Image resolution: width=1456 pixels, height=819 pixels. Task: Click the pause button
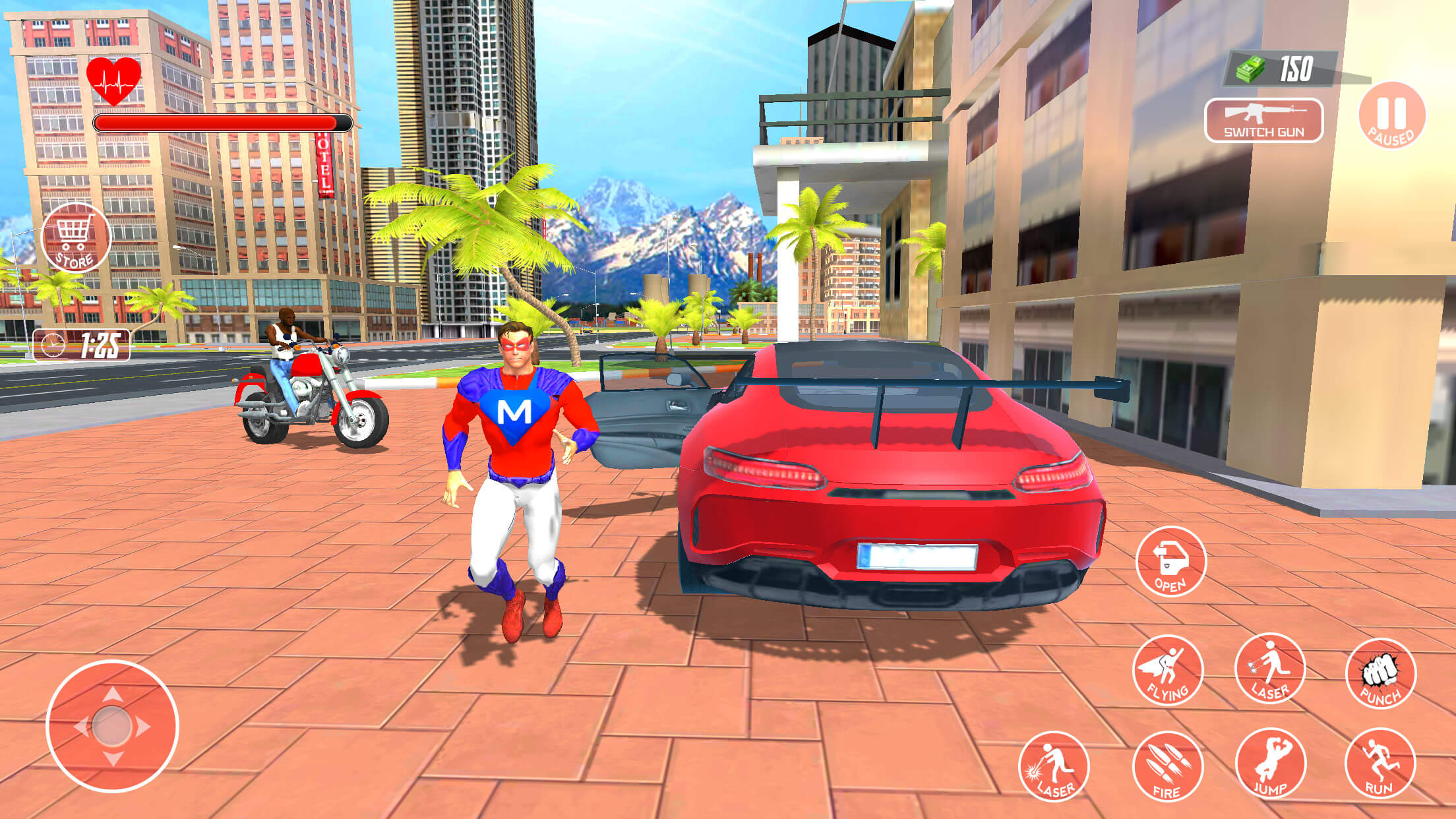pos(1392,115)
